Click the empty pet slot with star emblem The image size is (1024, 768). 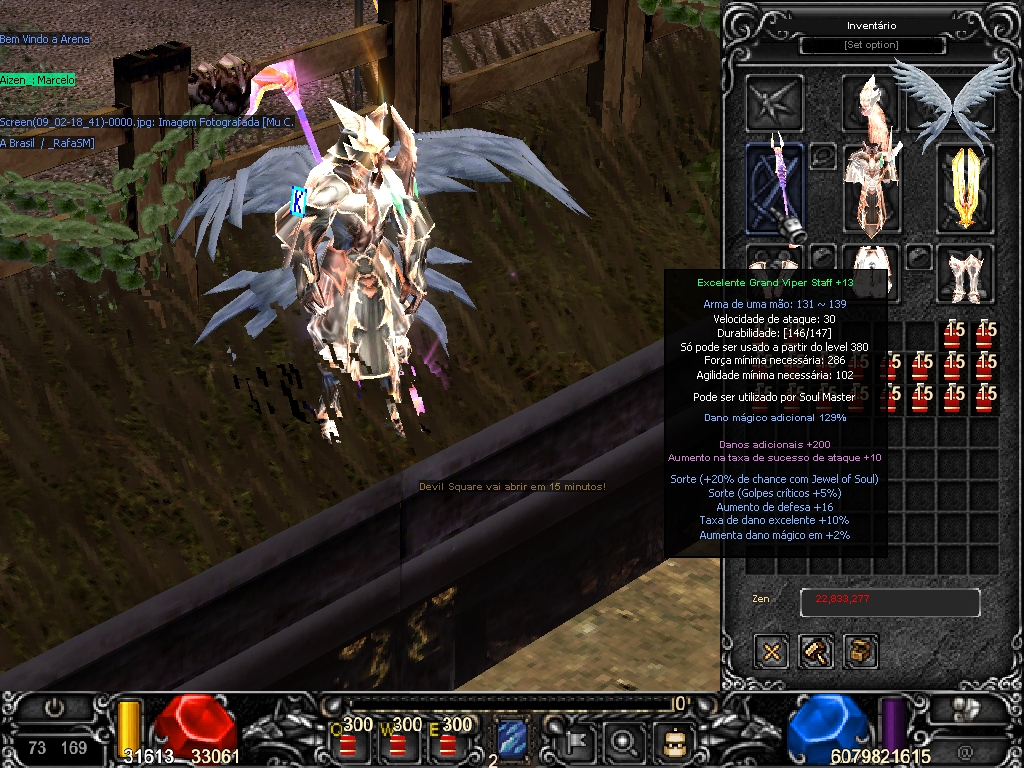775,103
